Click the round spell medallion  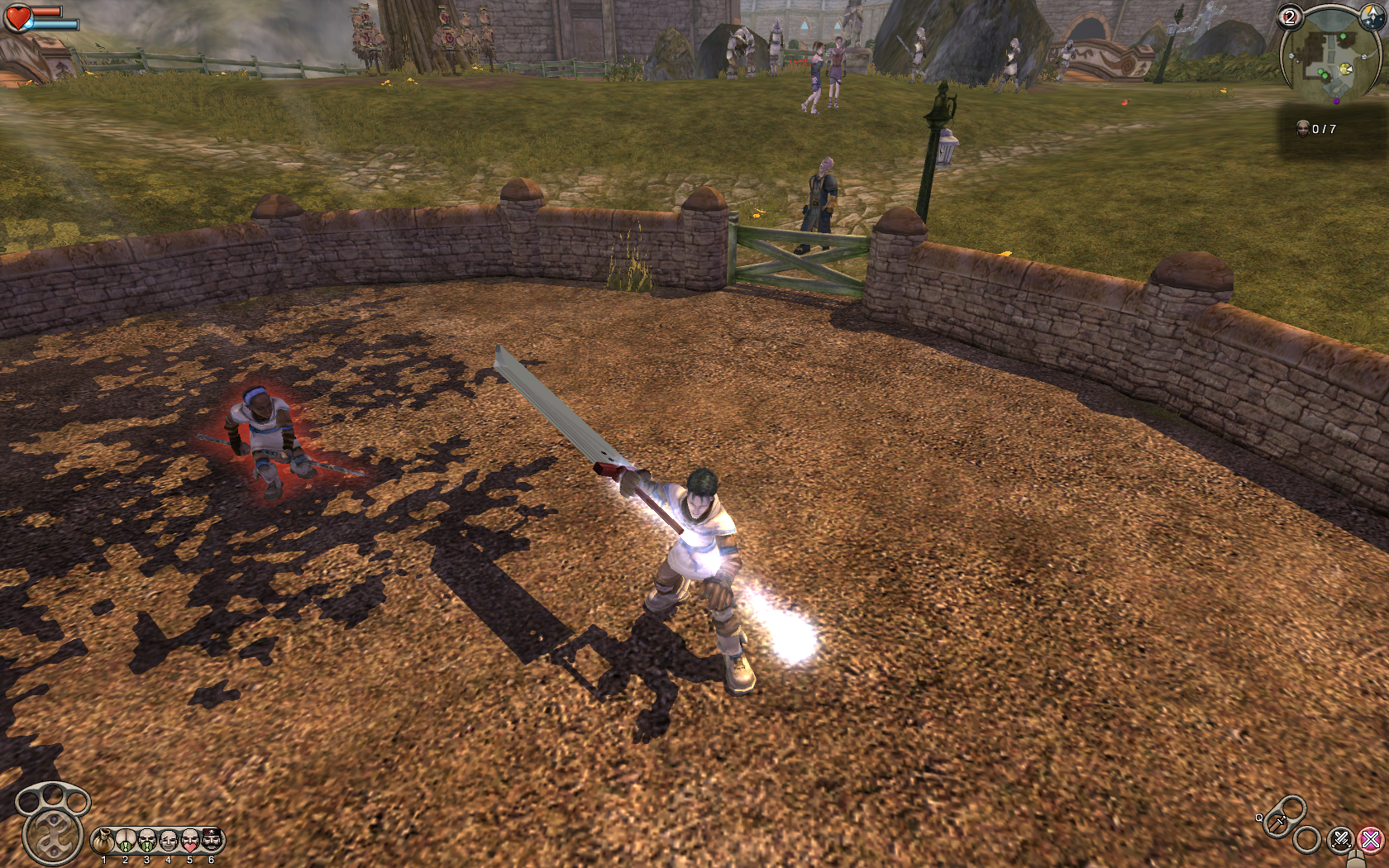53,837
